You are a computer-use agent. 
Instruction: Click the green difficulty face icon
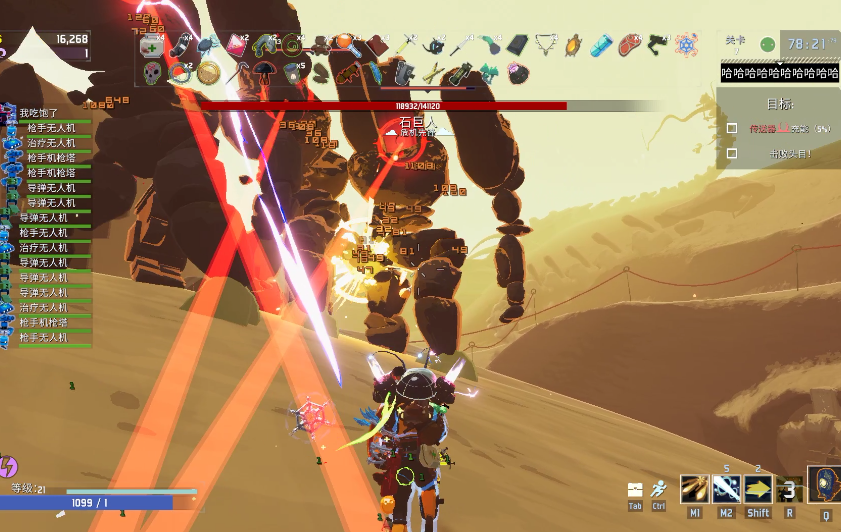[767, 45]
